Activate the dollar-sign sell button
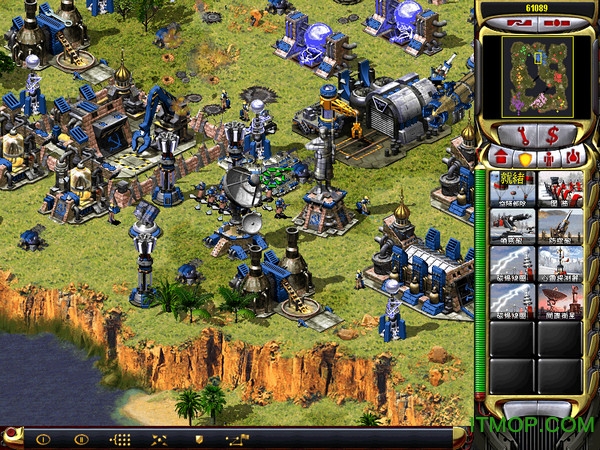 point(554,134)
